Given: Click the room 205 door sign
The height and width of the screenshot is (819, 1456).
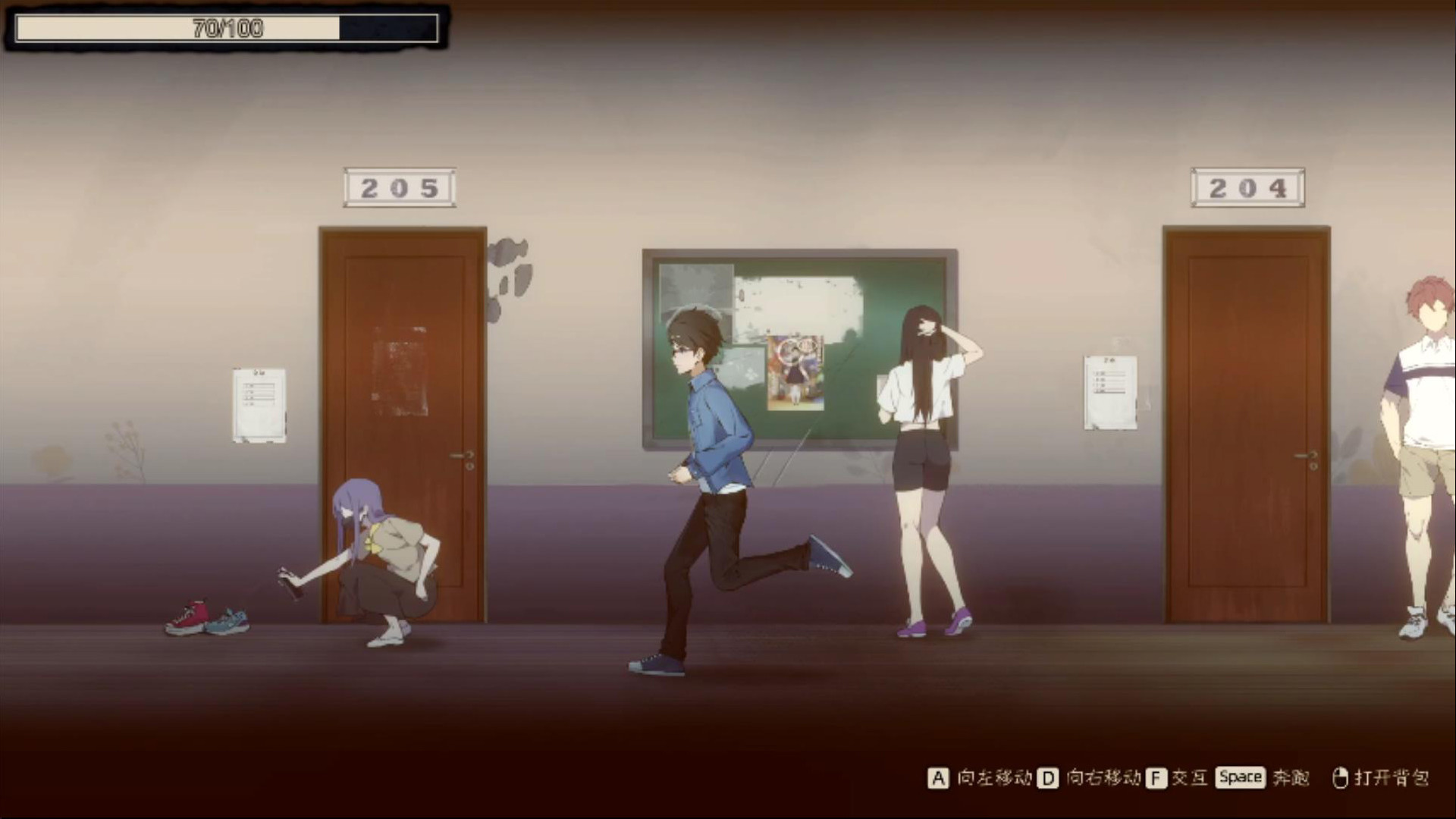Looking at the screenshot, I should 400,187.
